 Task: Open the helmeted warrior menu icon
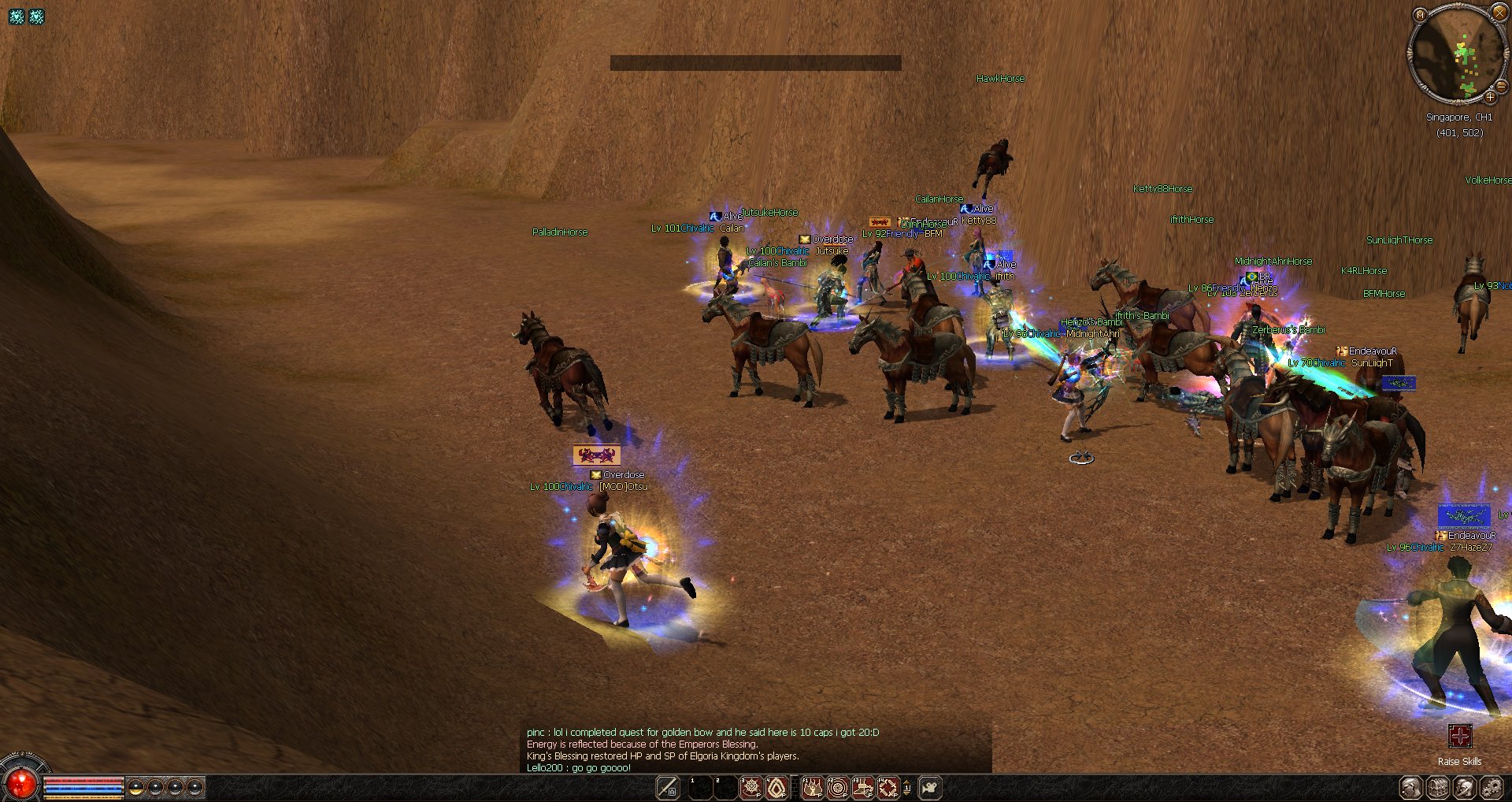click(1464, 787)
